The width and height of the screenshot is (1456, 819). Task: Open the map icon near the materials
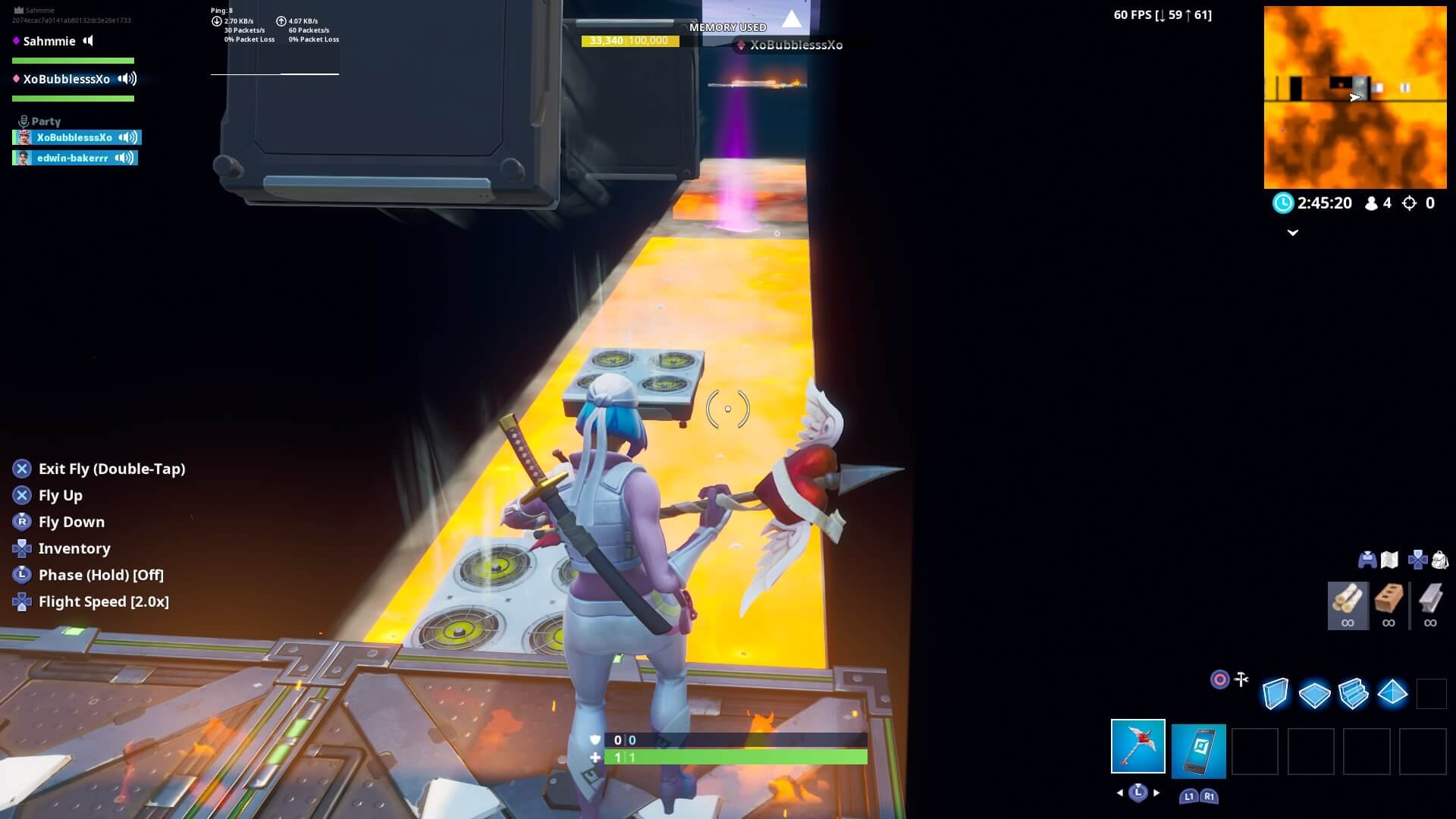pyautogui.click(x=1390, y=559)
